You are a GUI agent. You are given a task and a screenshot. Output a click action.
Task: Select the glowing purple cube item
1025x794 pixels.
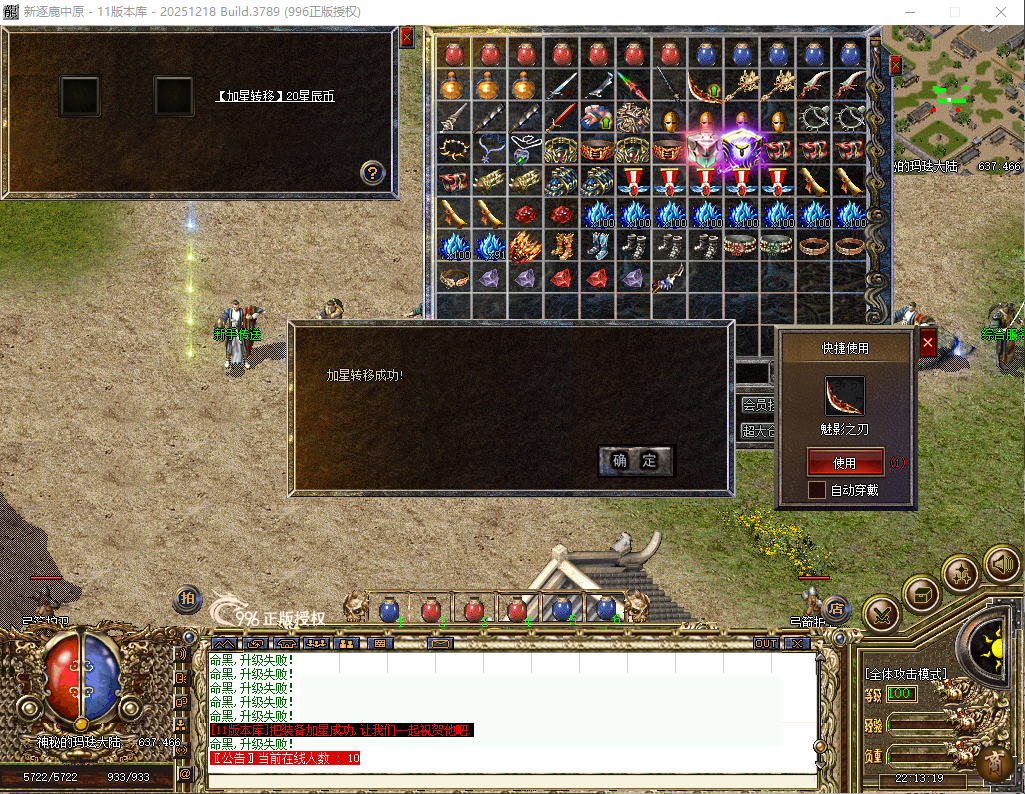(x=741, y=150)
